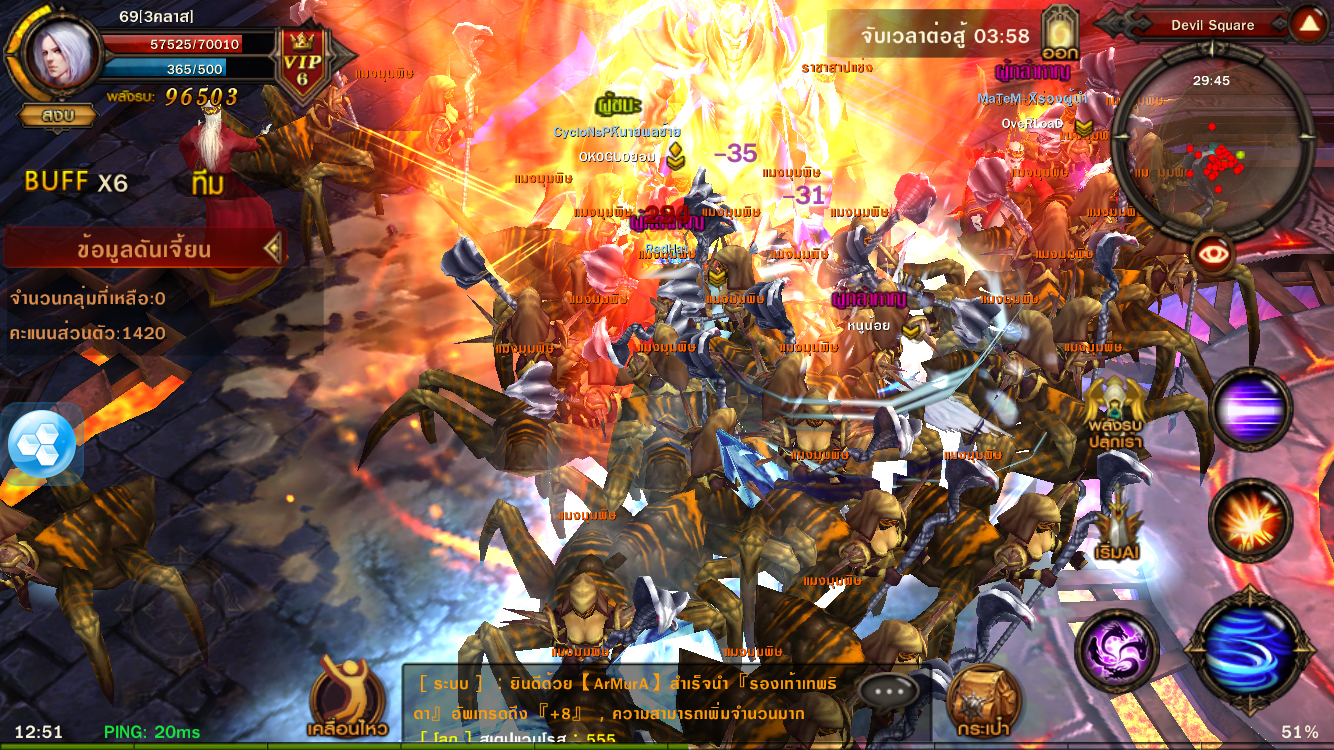
Task: Open the winged power-up icon above เริ่มAI
Action: [1117, 415]
